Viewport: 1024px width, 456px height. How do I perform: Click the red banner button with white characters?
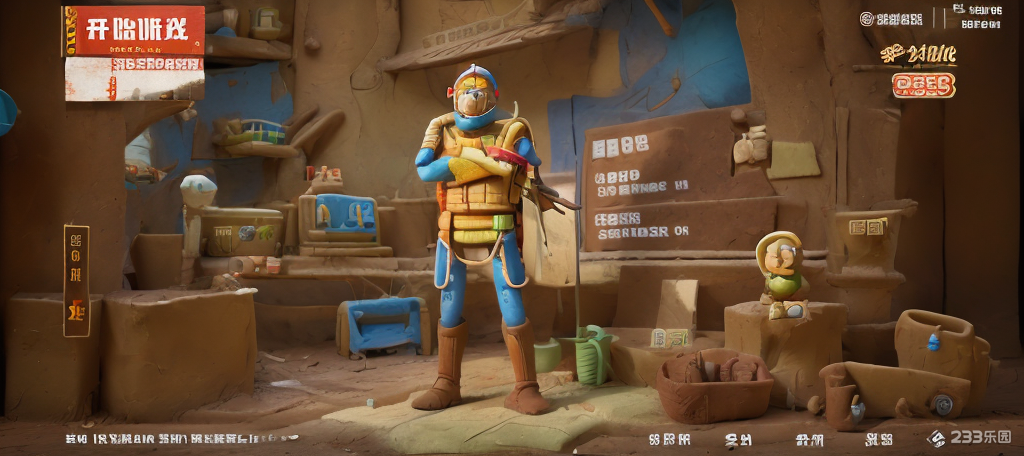point(134,30)
